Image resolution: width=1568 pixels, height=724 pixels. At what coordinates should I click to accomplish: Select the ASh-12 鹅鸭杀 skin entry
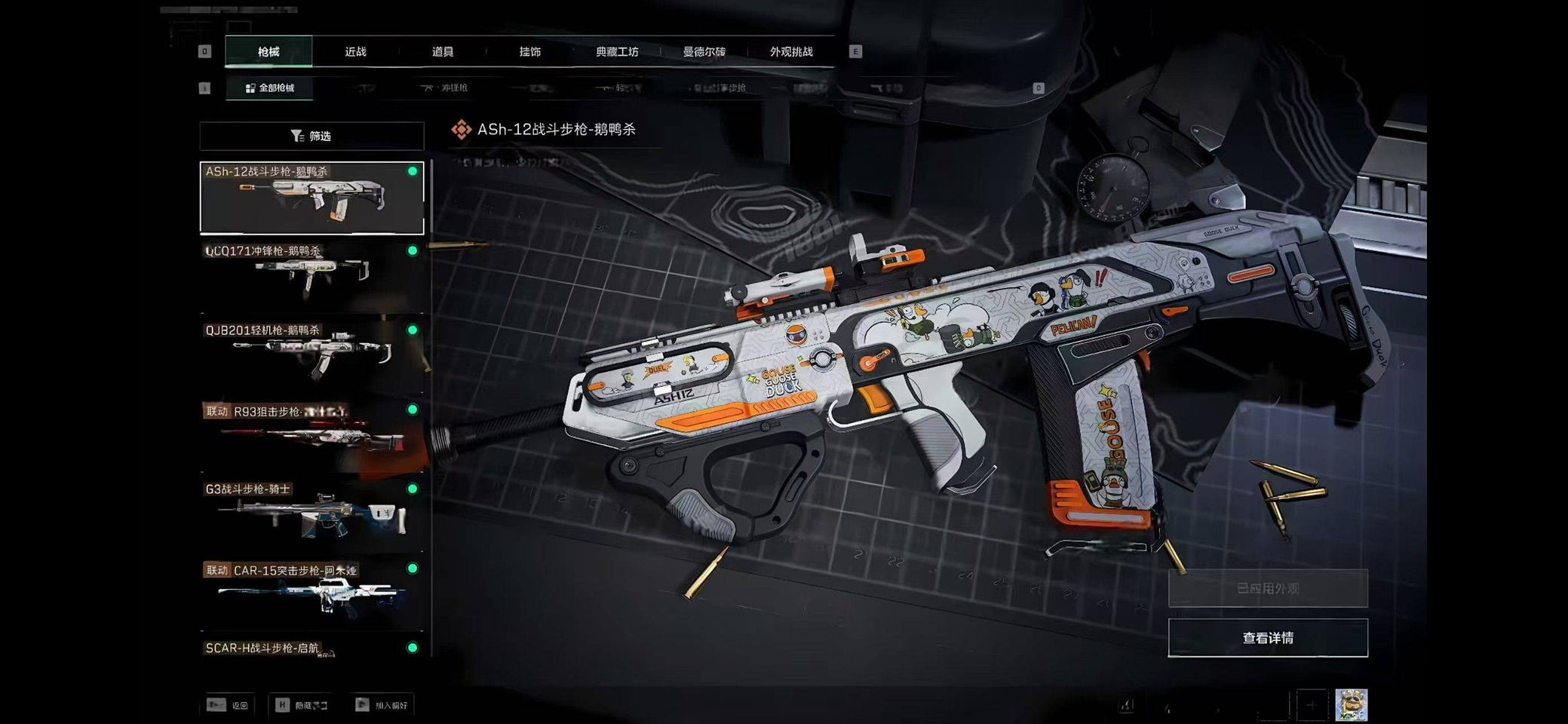[x=311, y=198]
